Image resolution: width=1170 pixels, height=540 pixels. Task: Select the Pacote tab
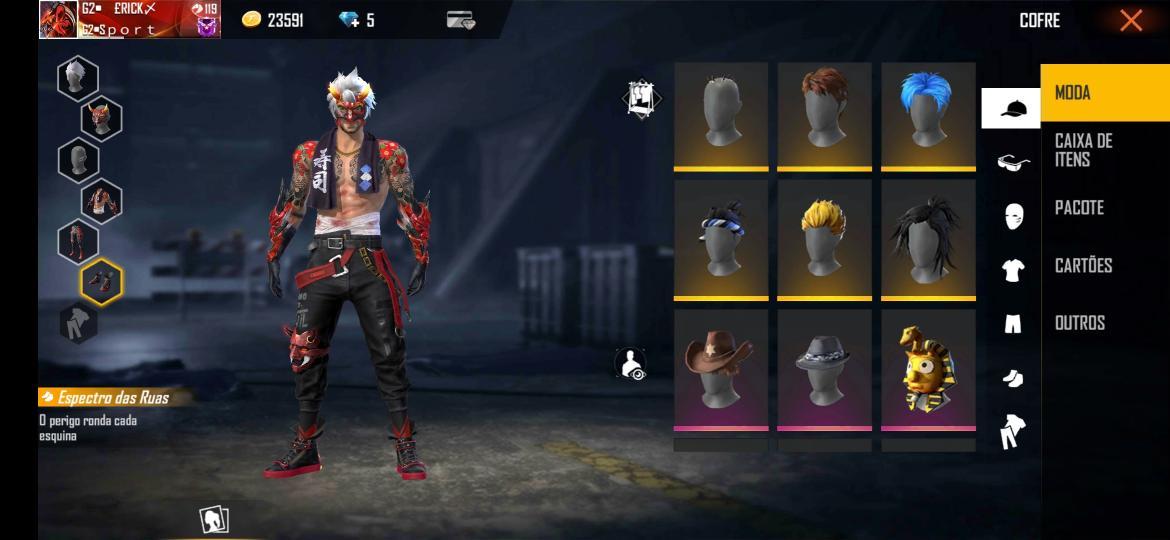(x=1104, y=208)
